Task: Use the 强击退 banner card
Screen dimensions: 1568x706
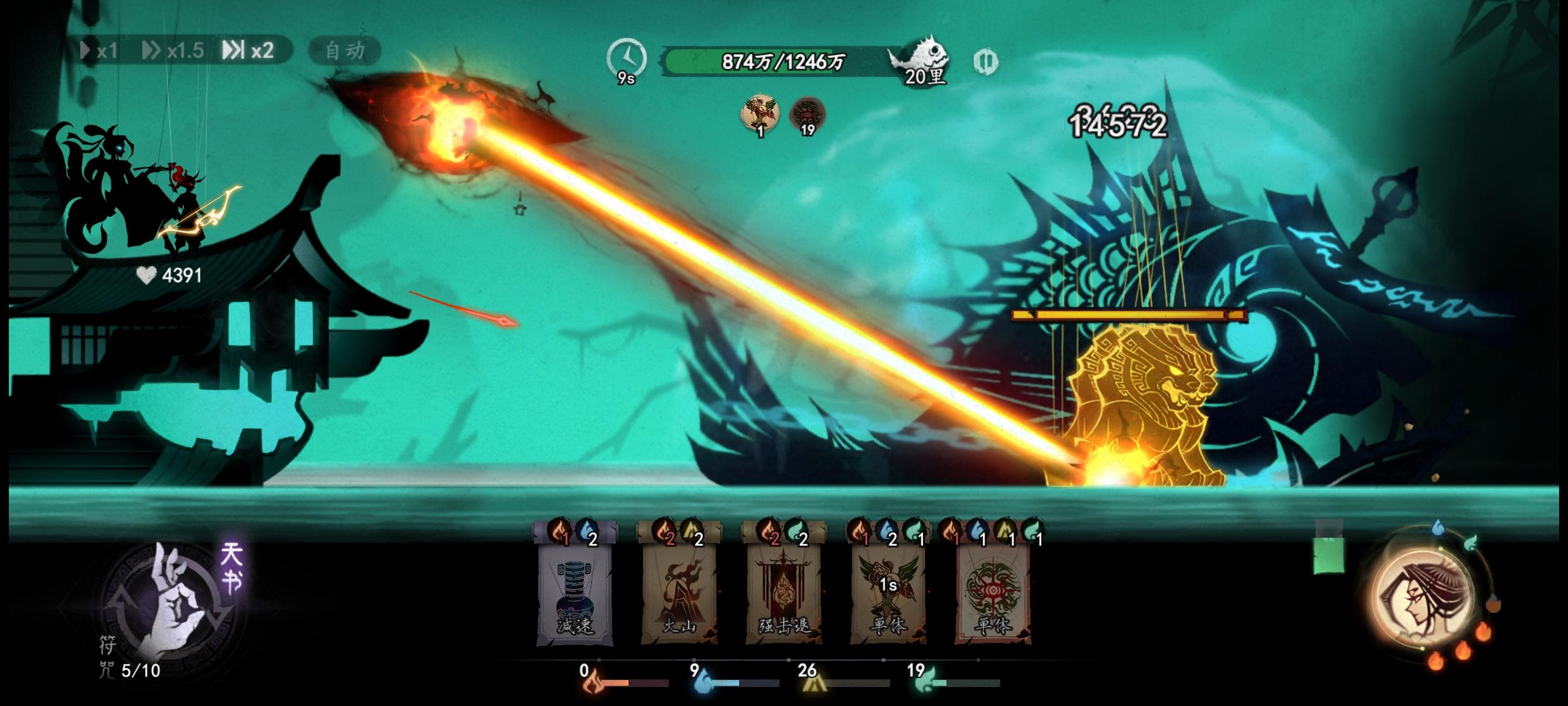Action: [784, 591]
